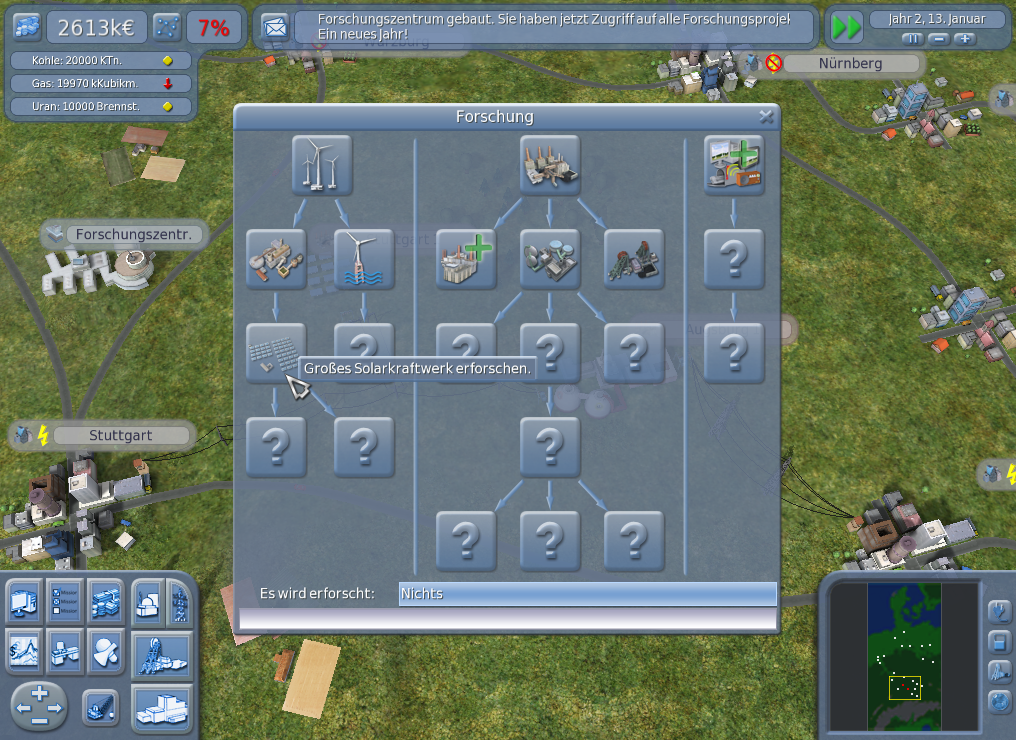Open the power pylon build tool
The height and width of the screenshot is (740, 1016).
180,601
